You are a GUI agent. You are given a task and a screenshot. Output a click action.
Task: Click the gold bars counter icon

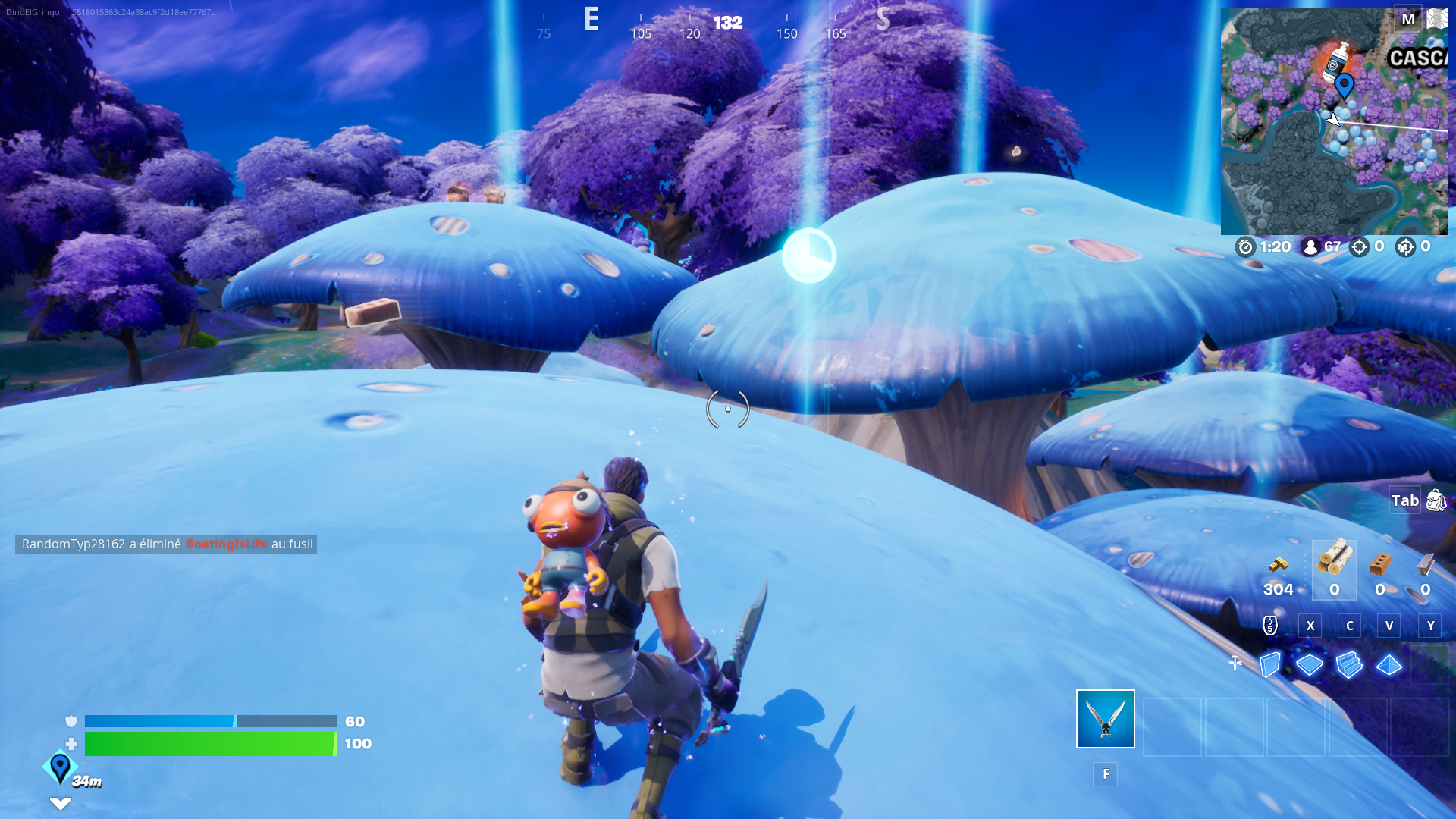(x=1277, y=564)
